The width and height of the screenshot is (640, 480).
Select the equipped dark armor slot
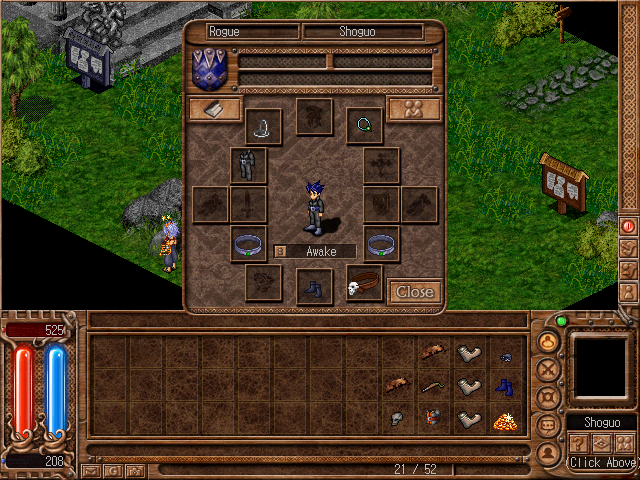tap(247, 165)
